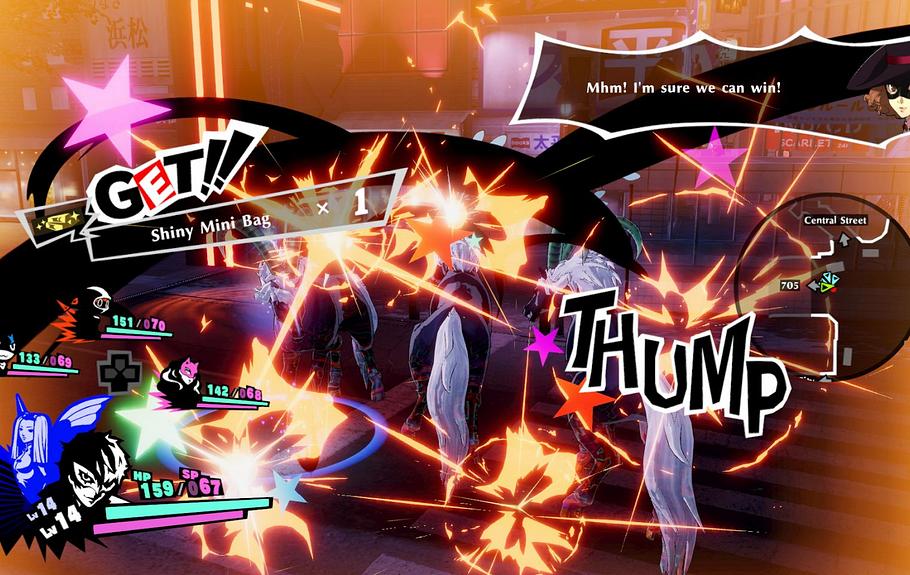
Task: Select Mona's cat party portrait
Action: [x=10, y=351]
